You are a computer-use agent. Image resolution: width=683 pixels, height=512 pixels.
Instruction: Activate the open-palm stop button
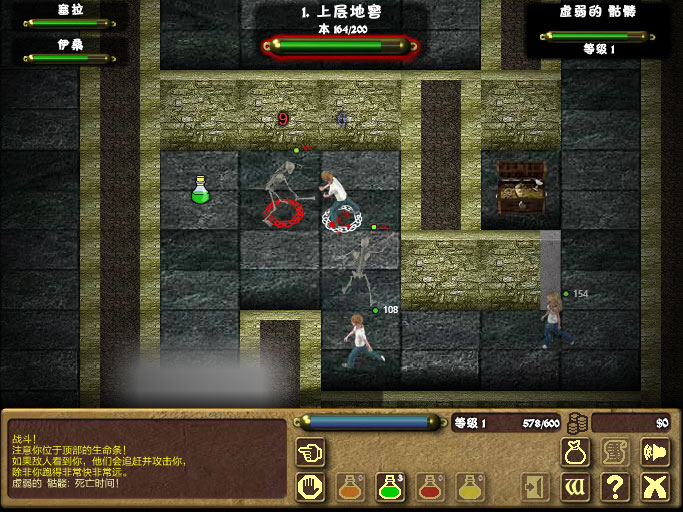coord(311,487)
